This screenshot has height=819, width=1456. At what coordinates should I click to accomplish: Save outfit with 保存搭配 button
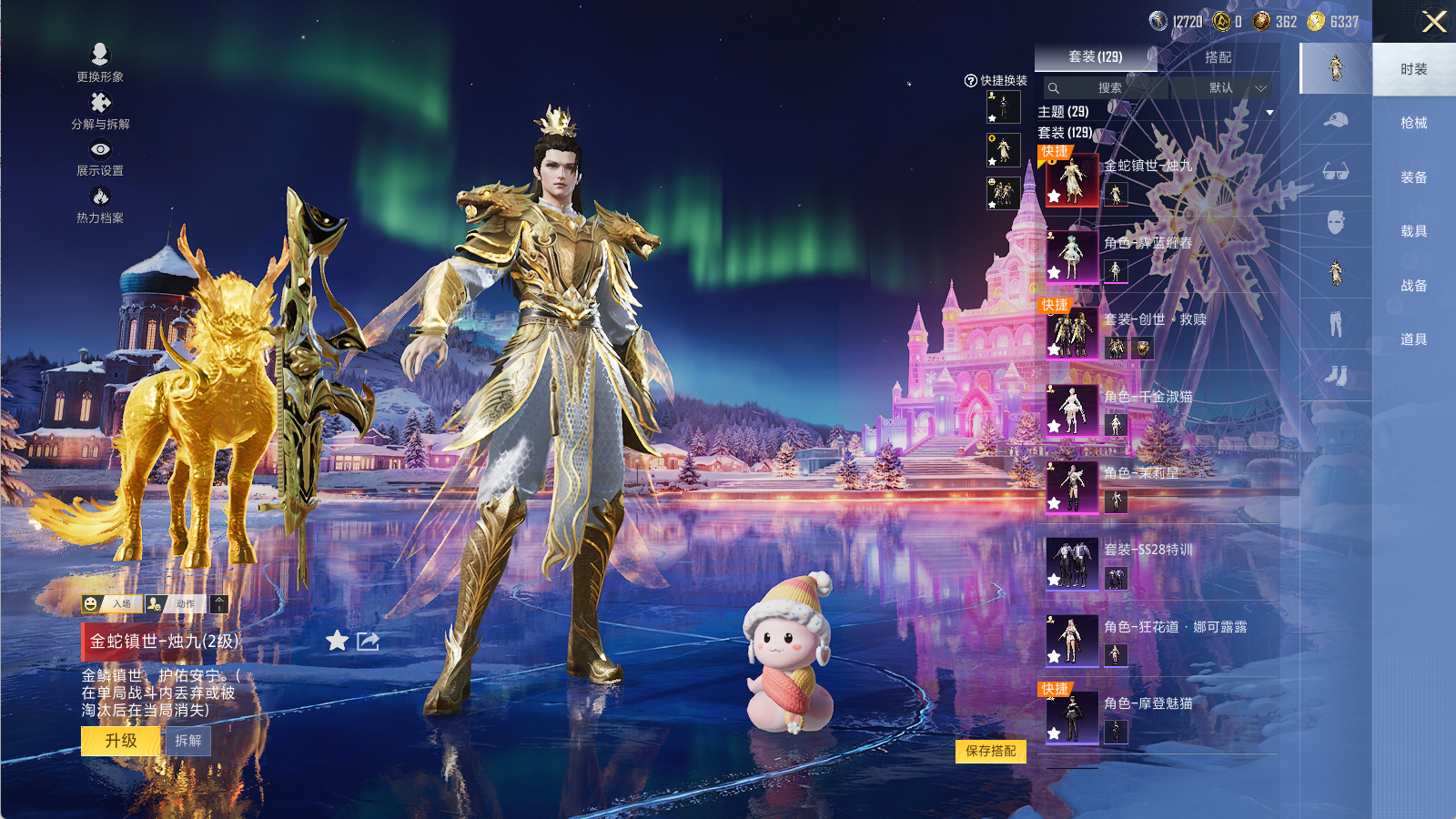(x=990, y=751)
